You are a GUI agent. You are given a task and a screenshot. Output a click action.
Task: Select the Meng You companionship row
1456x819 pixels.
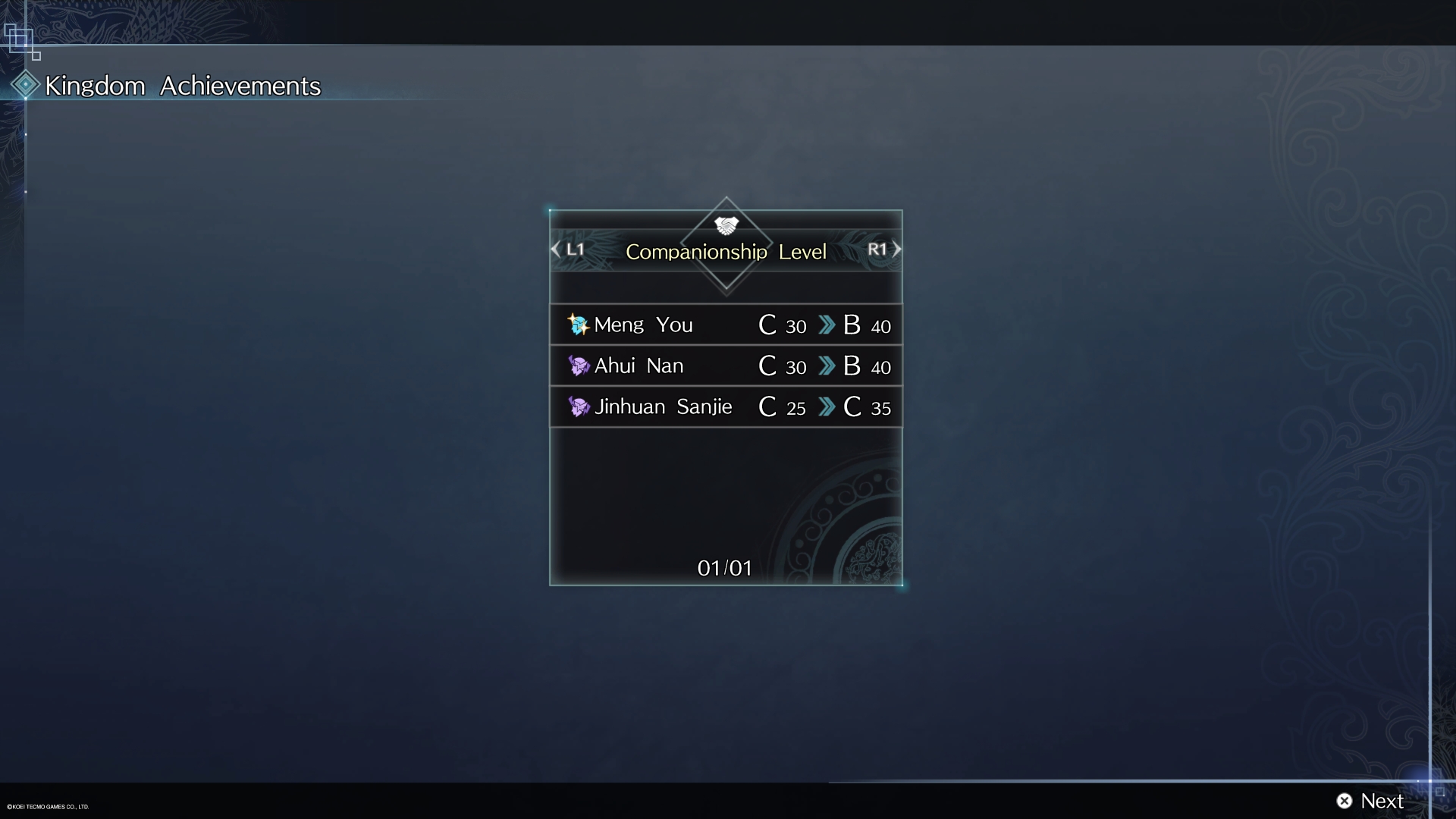pyautogui.click(x=726, y=325)
